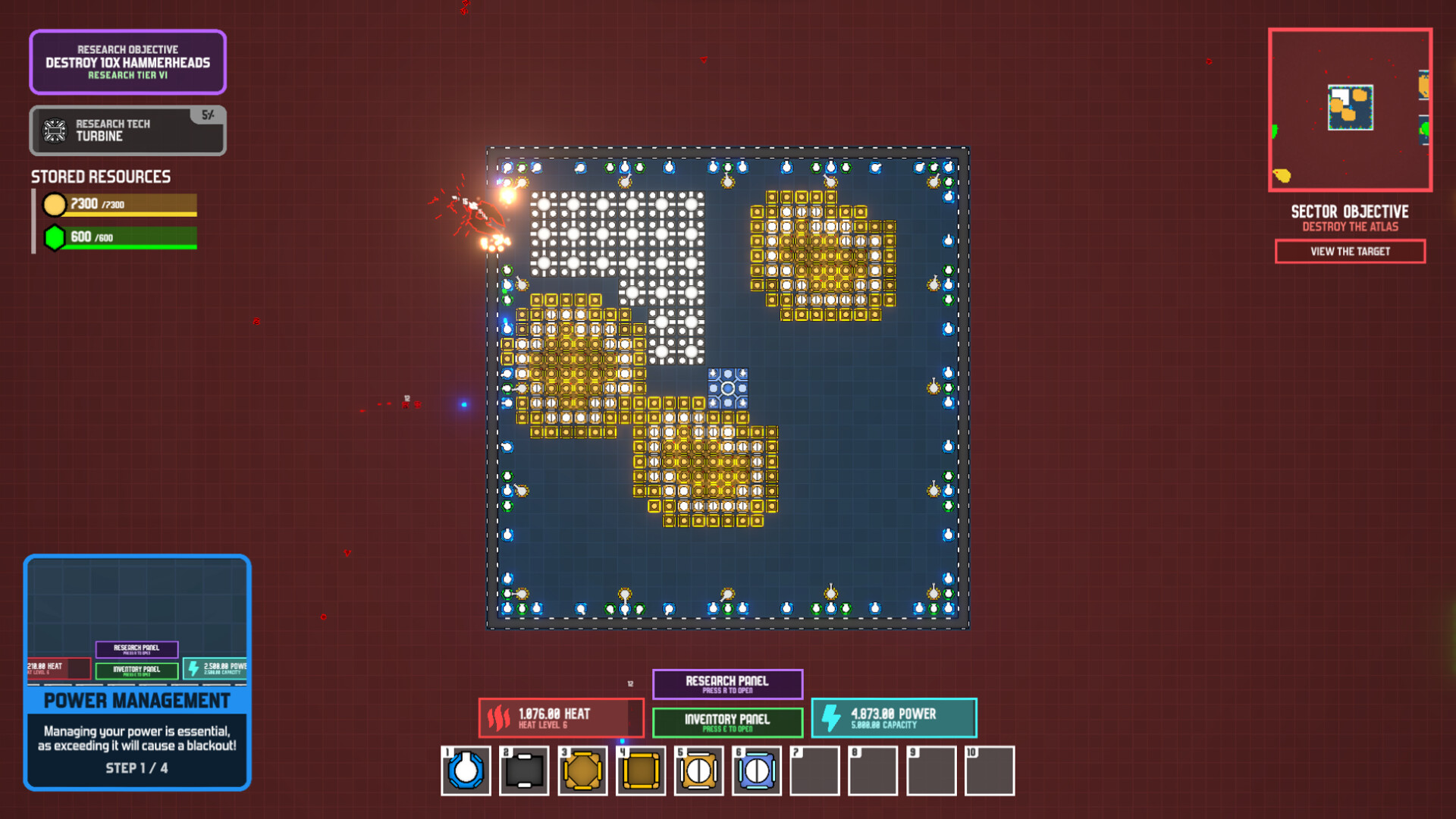Click the lightning bolt on the power indicator

pyautogui.click(x=830, y=717)
